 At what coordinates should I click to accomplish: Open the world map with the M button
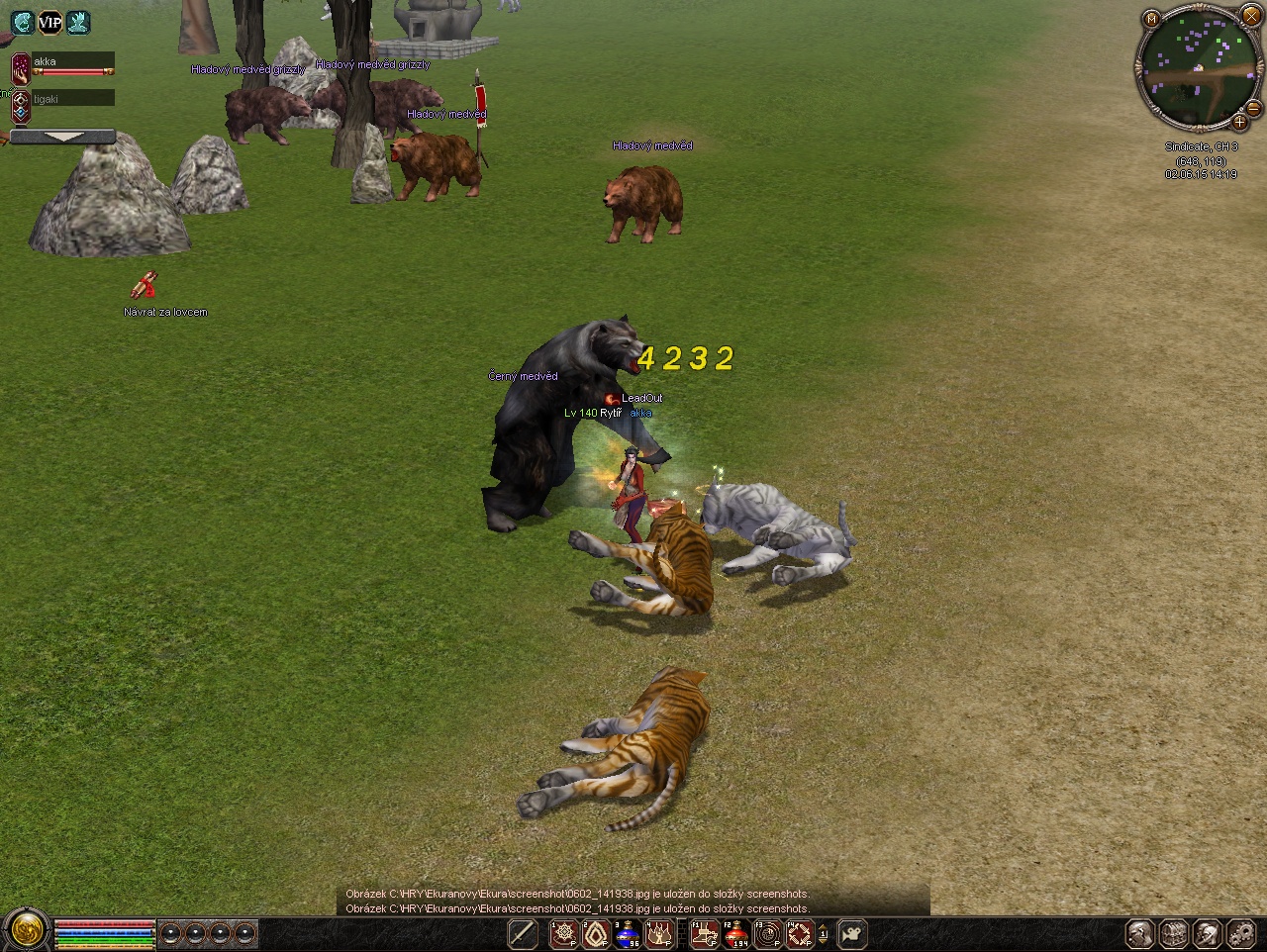(1151, 19)
